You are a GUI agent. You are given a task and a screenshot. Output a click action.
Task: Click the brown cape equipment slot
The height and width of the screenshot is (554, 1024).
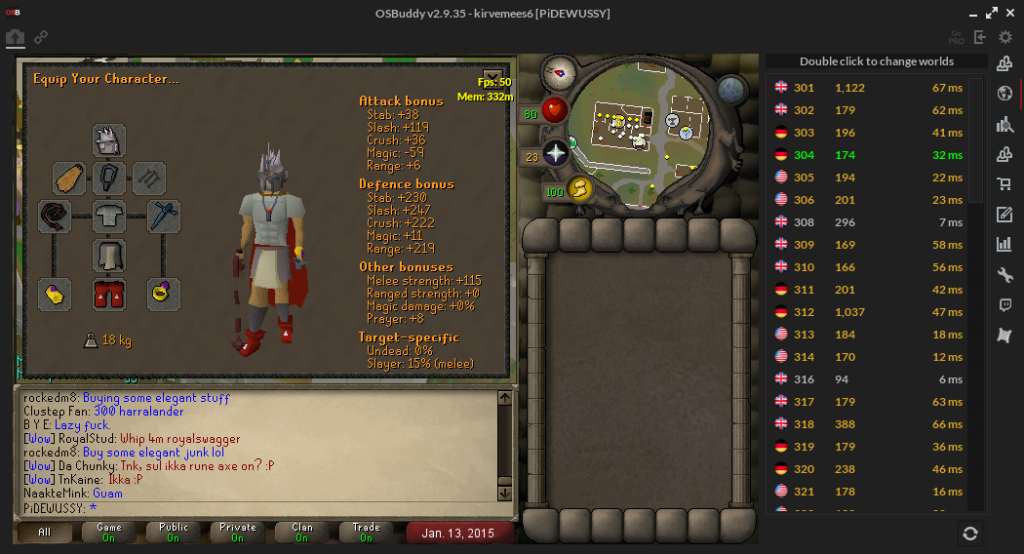[x=68, y=179]
